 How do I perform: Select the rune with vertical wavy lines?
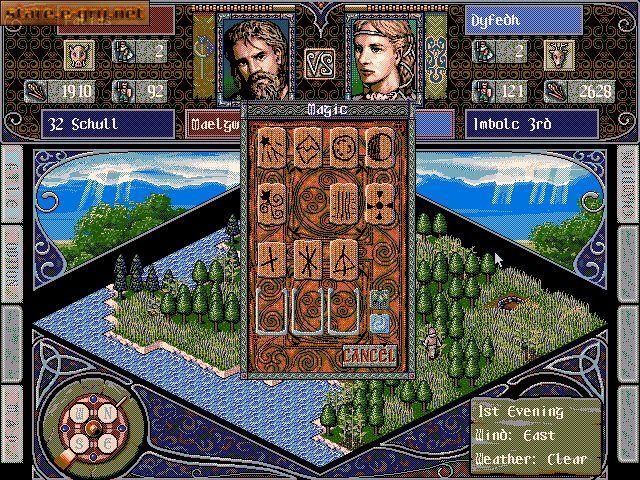tap(342, 203)
